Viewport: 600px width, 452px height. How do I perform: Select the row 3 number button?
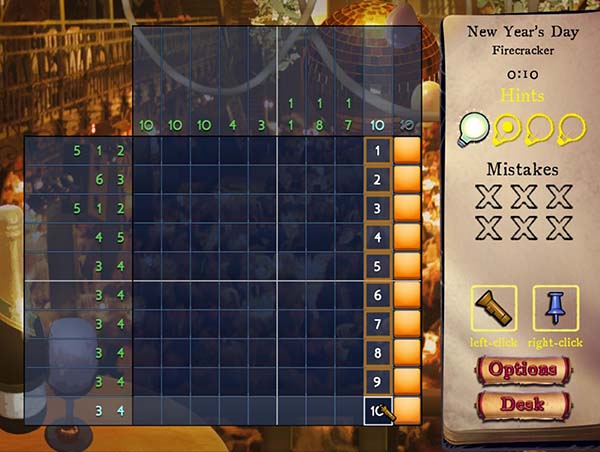377,209
